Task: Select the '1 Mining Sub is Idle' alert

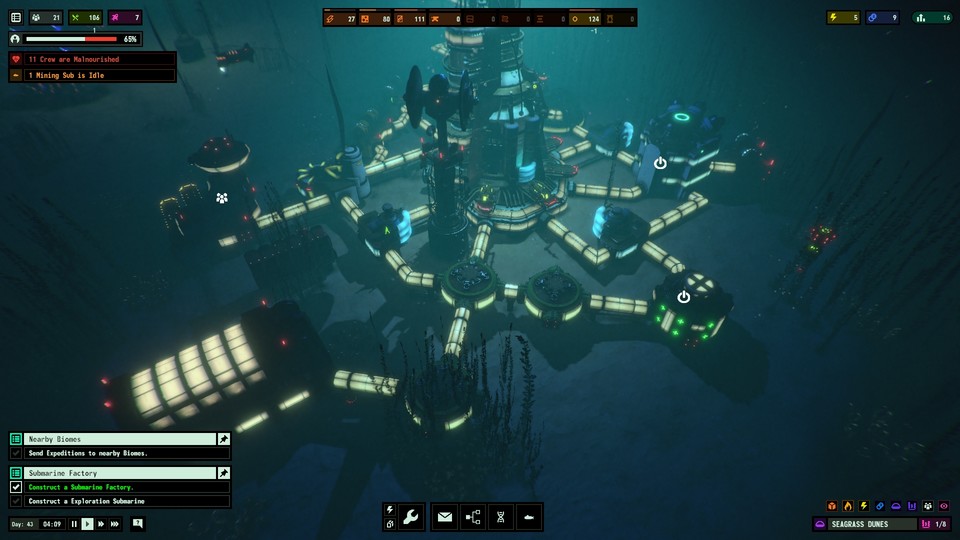Action: coord(92,75)
